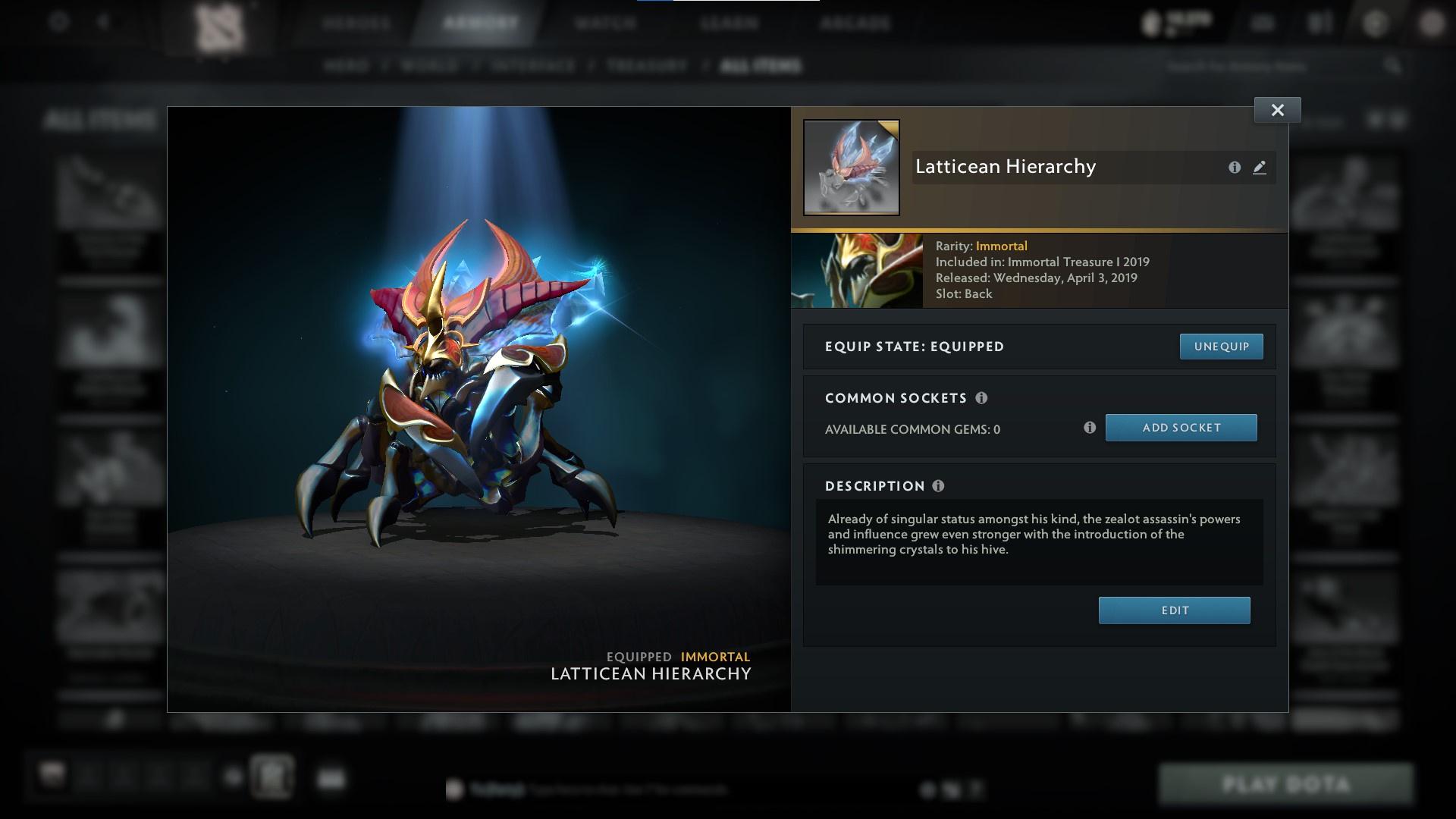Click the Latticean Hierarchy item thumbnail
The width and height of the screenshot is (1456, 819).
pyautogui.click(x=851, y=167)
